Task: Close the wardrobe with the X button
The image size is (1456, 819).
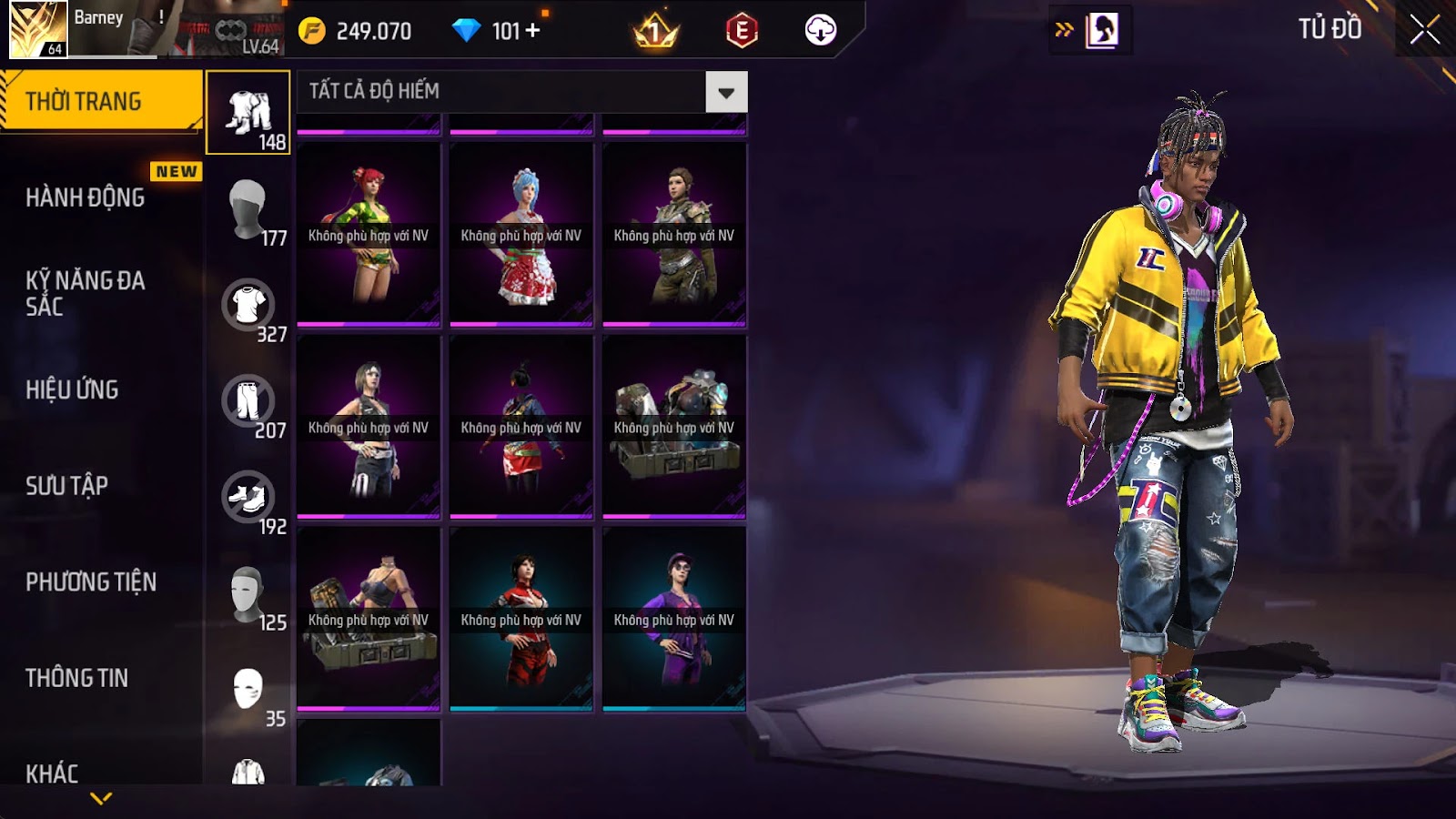Action: pos(1425,29)
